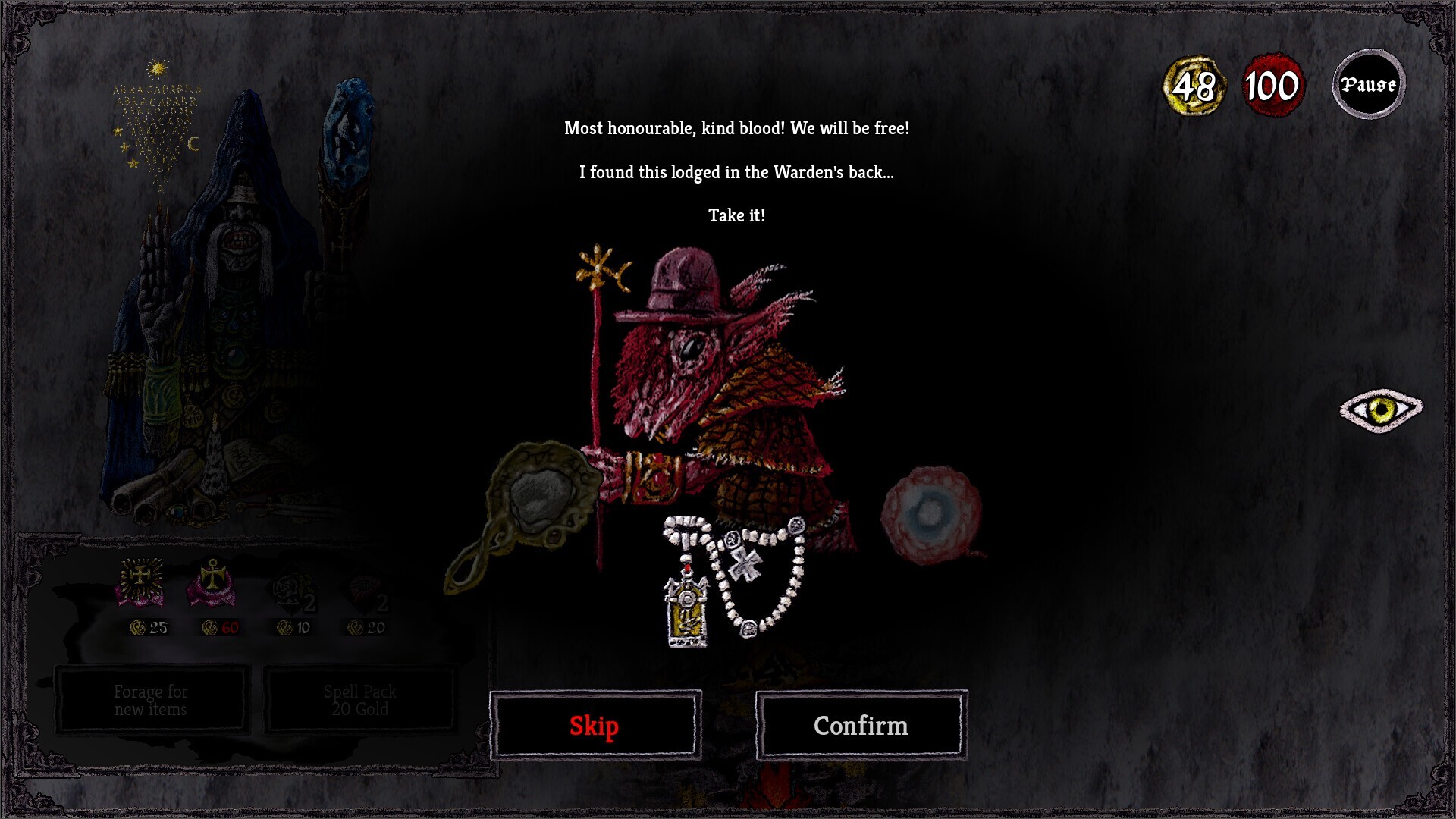
Task: Forage for new items
Action: pos(150,699)
